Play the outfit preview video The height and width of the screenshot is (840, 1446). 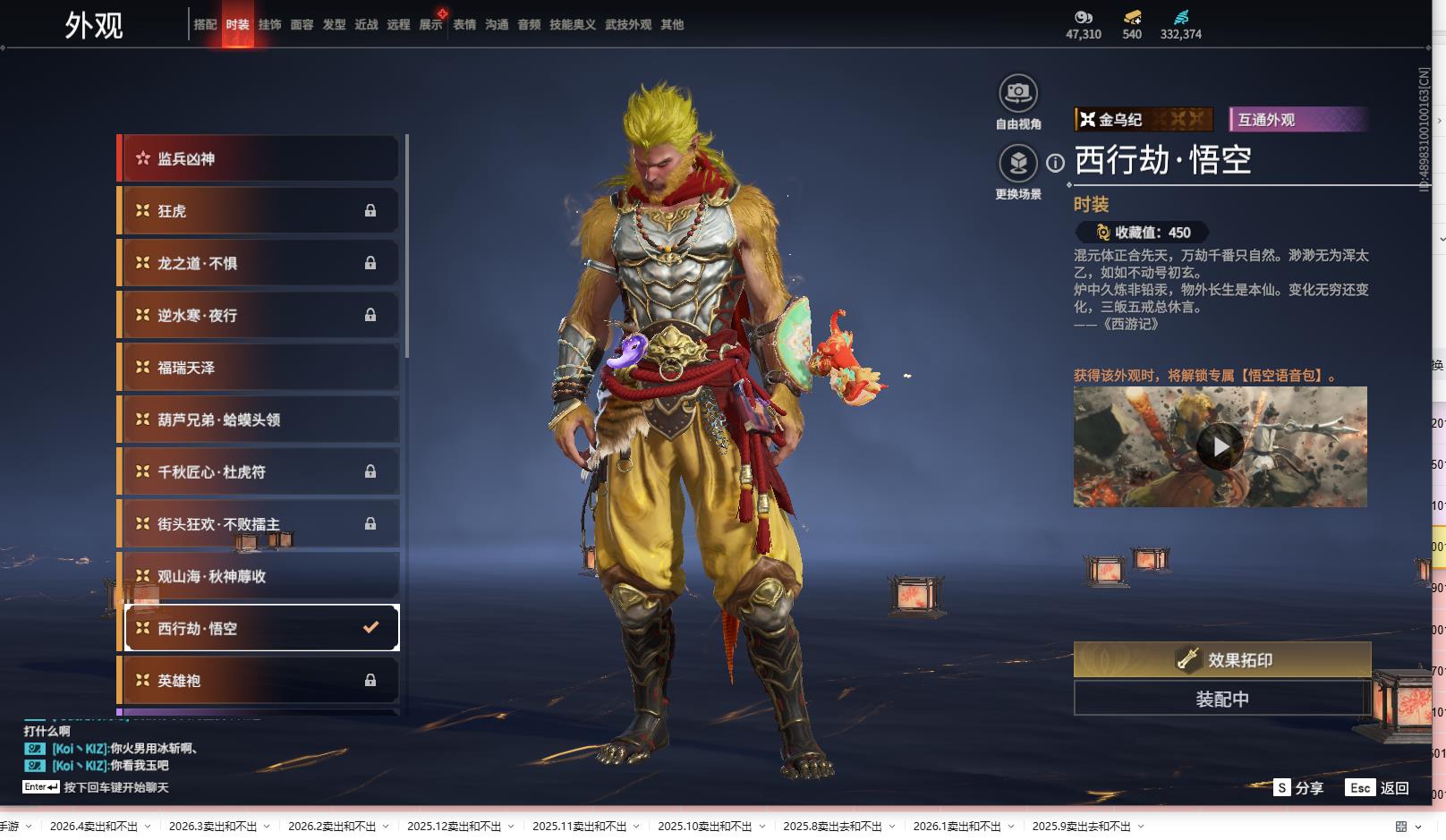(x=1220, y=446)
